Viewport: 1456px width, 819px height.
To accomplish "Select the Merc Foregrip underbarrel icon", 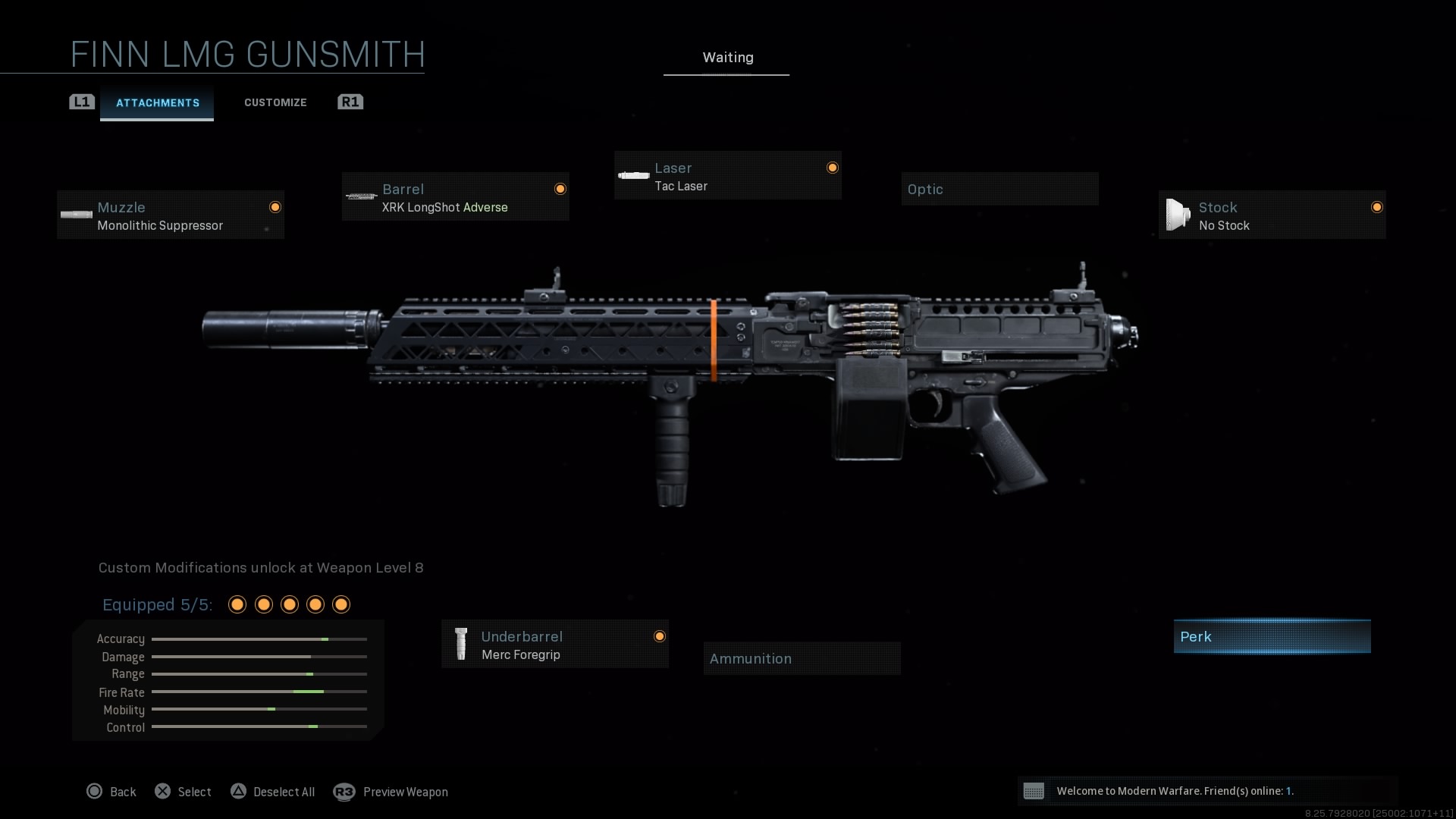I will point(460,644).
